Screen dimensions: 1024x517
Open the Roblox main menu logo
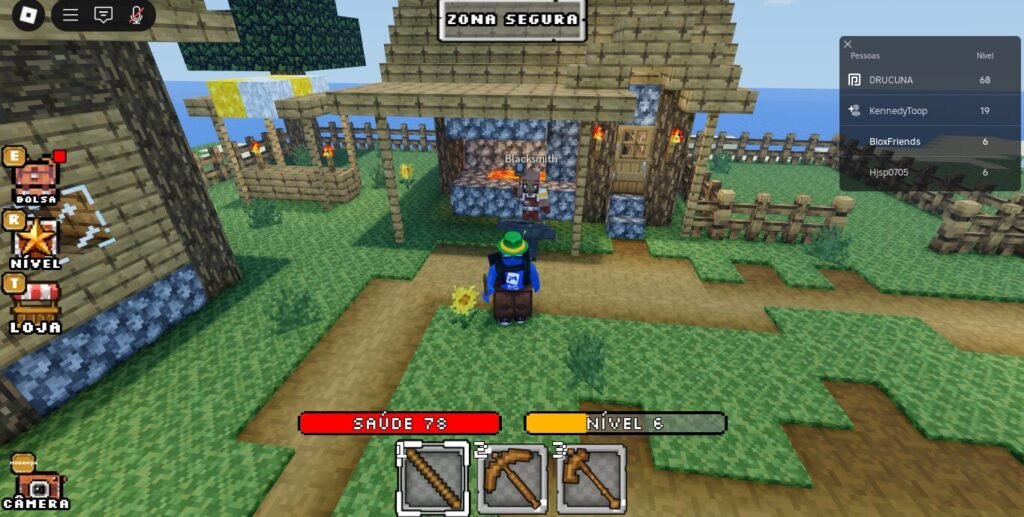click(x=28, y=15)
